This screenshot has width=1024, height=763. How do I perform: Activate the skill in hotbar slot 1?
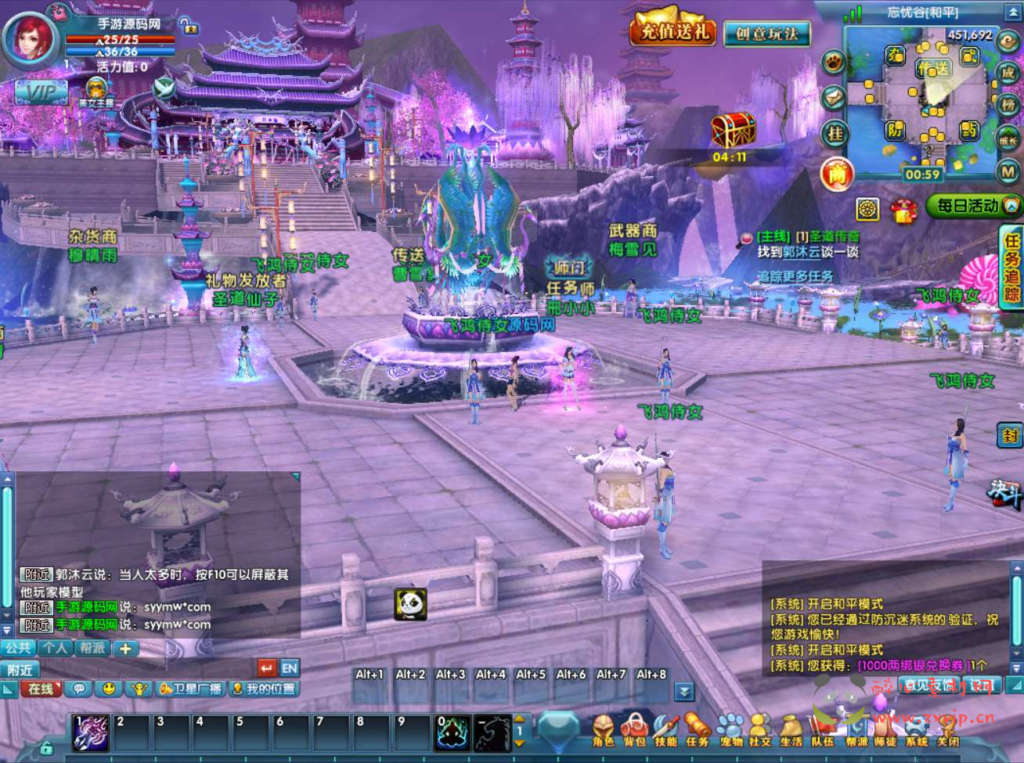click(92, 733)
